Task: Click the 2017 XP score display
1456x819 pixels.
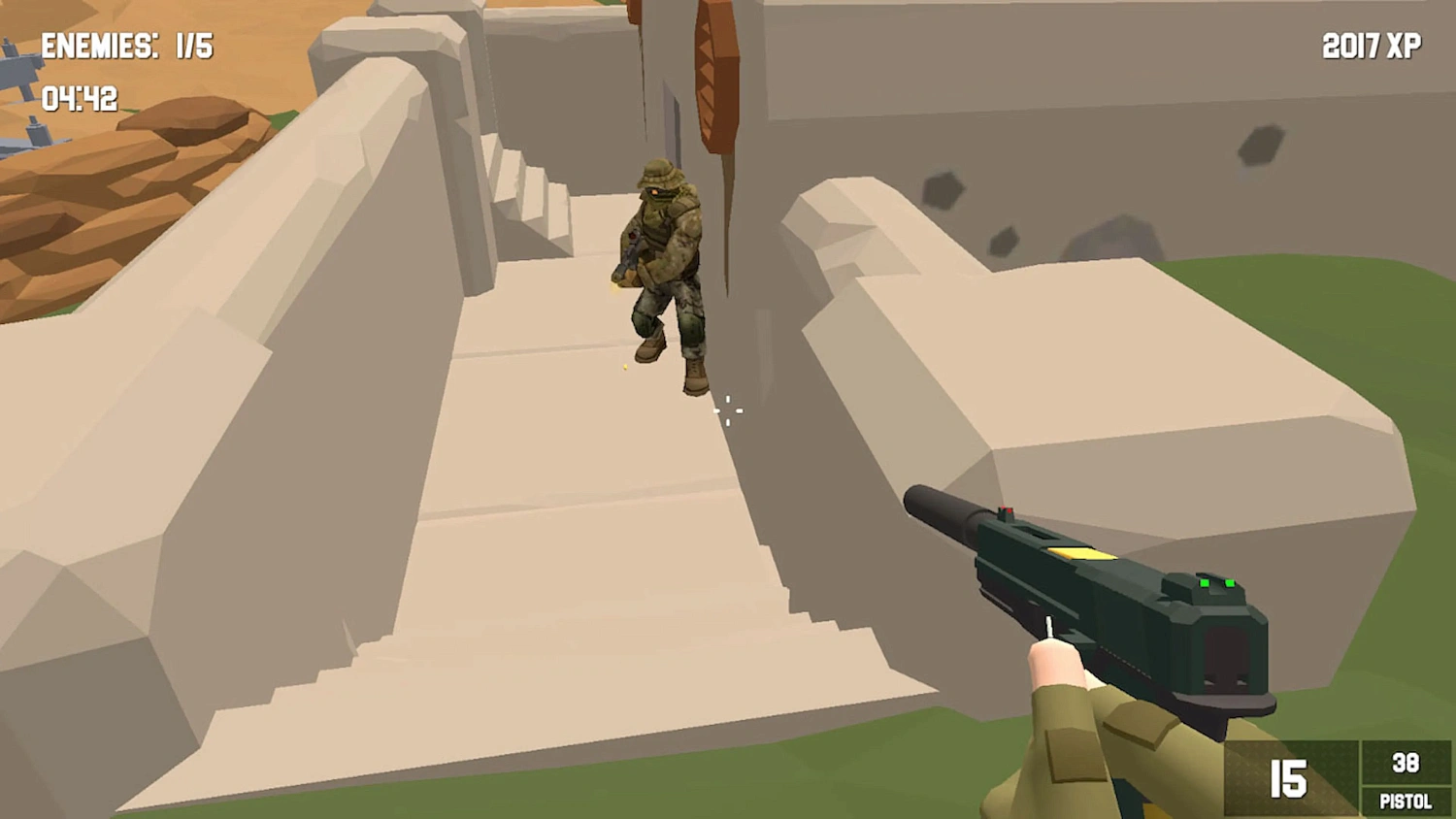Action: pos(1370,44)
